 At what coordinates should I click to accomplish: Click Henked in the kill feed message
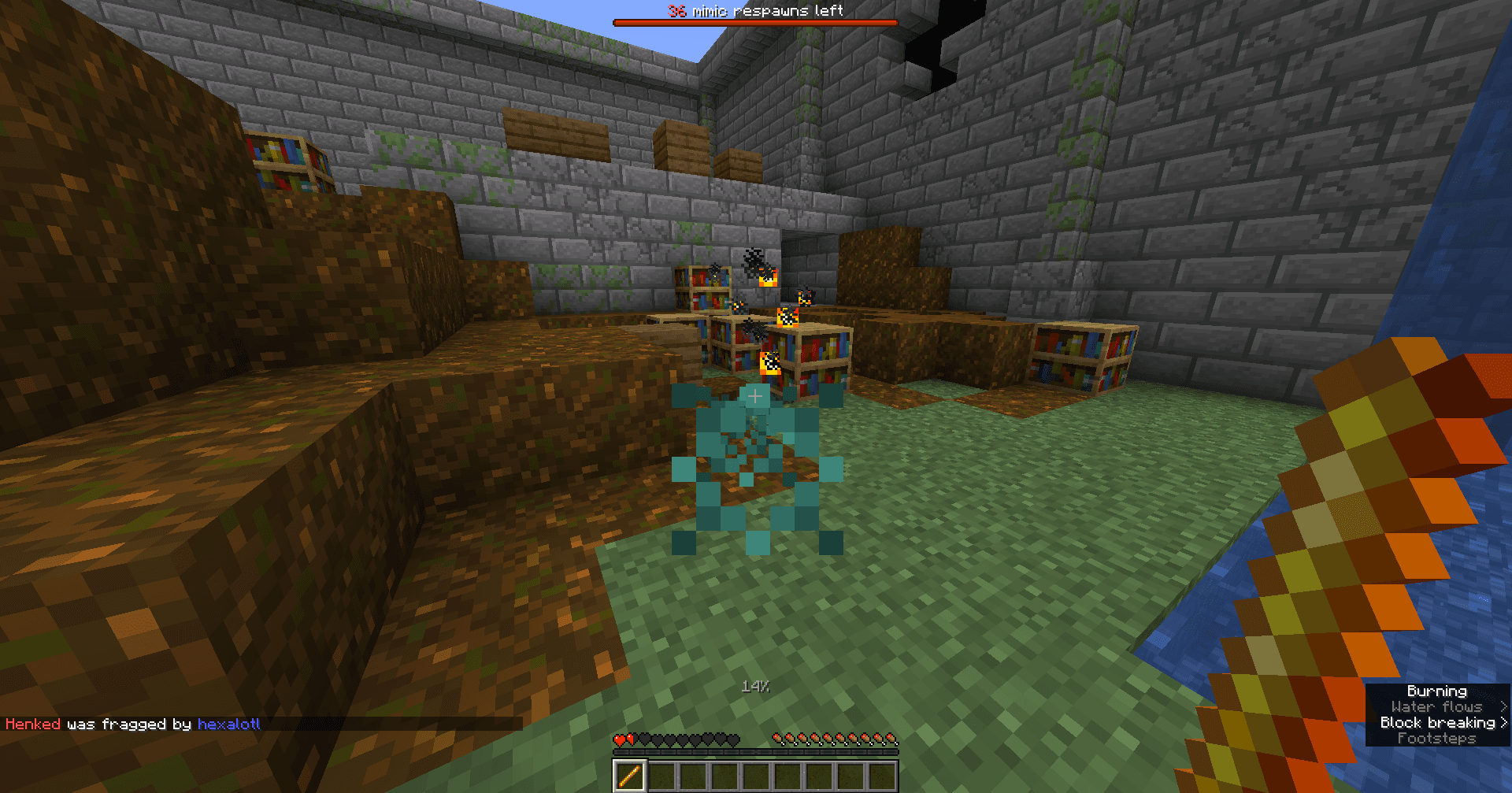click(x=32, y=724)
